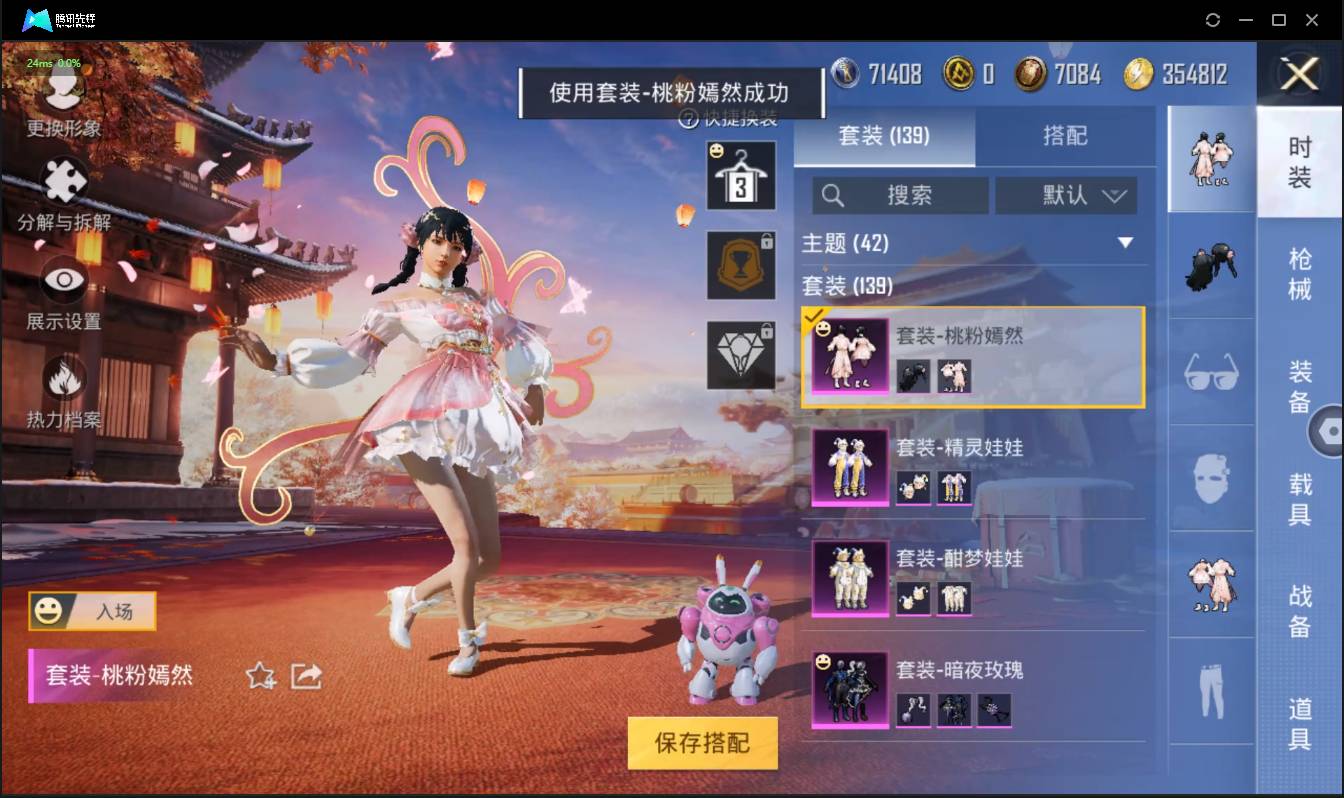The image size is (1344, 798).
Task: Toggle the favorite star for 桃粉嫣然
Action: [x=258, y=676]
